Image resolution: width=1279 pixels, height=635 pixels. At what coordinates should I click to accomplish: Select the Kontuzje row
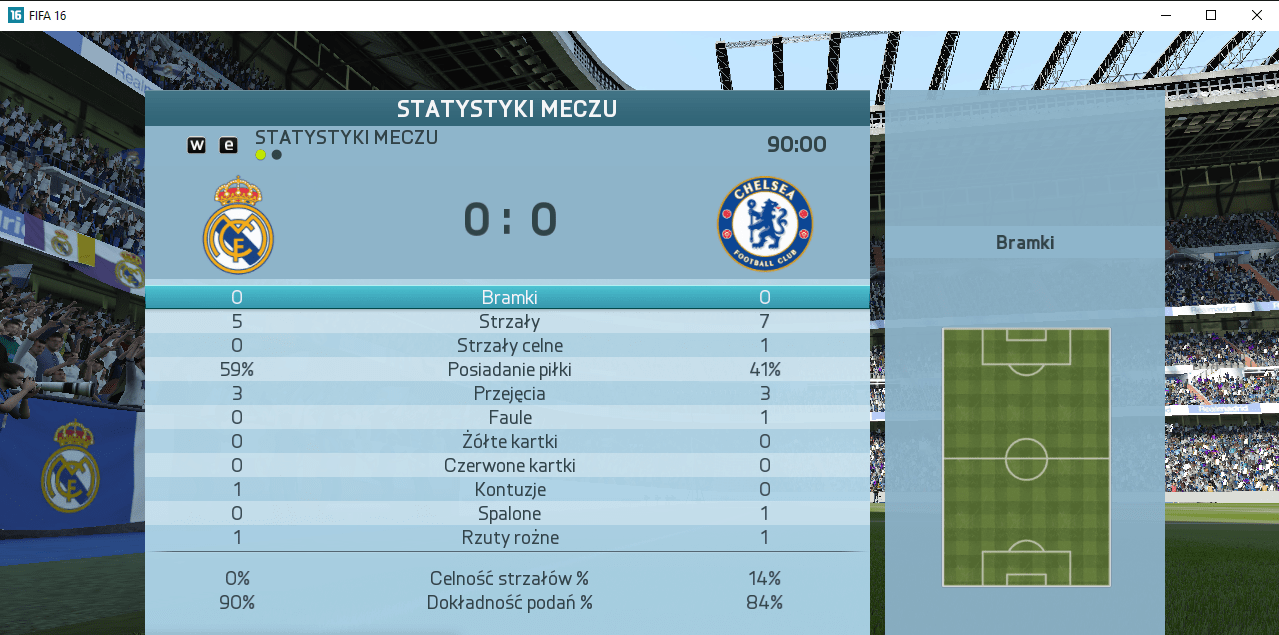click(x=509, y=490)
